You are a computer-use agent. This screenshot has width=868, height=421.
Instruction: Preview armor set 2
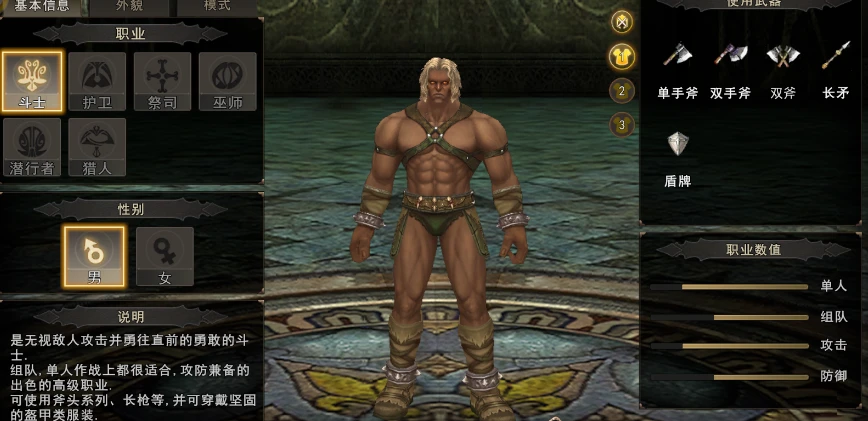click(x=622, y=91)
